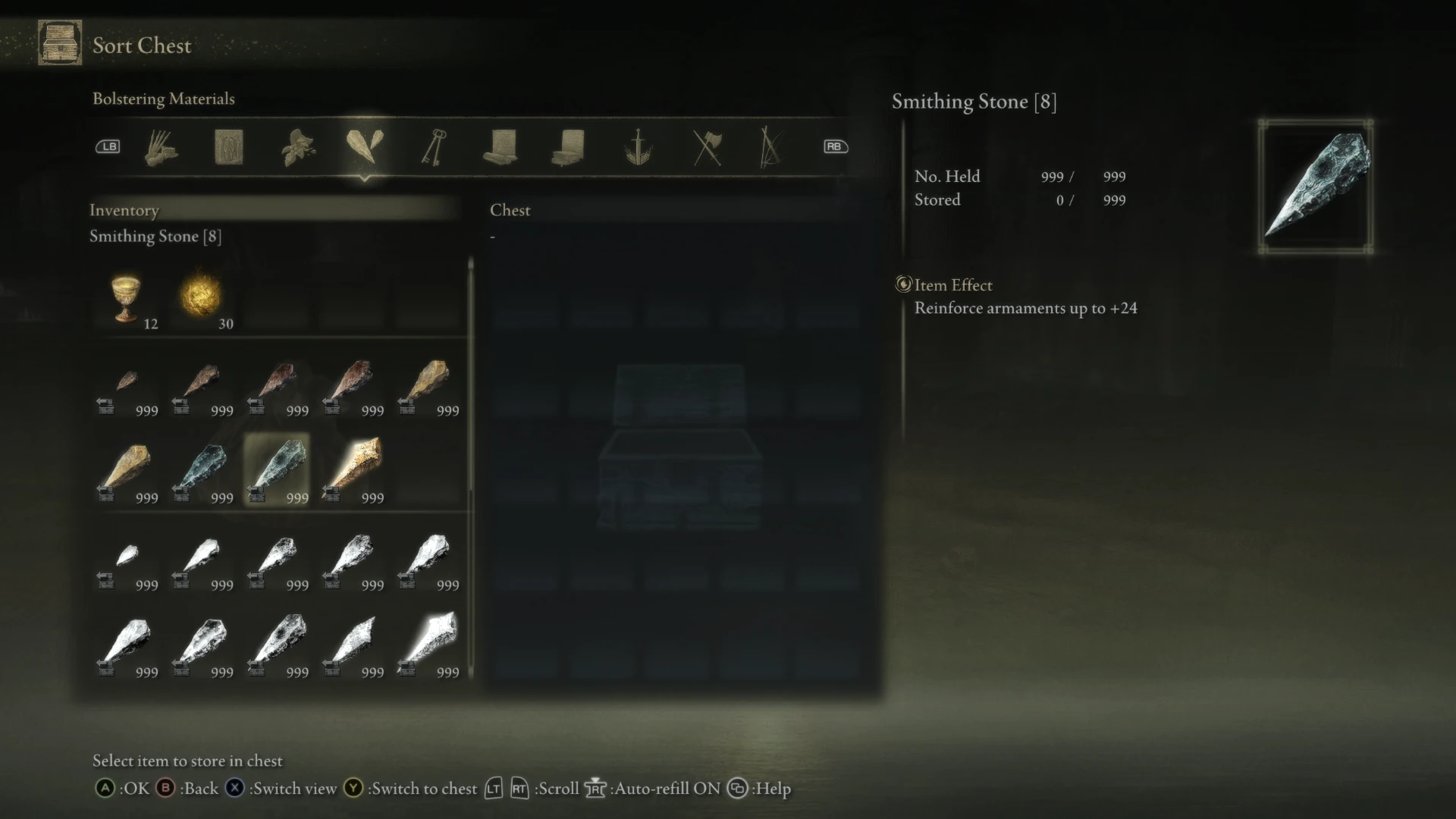The image size is (1456, 819).
Task: Switch to the Inventory panel
Action: [x=124, y=210]
